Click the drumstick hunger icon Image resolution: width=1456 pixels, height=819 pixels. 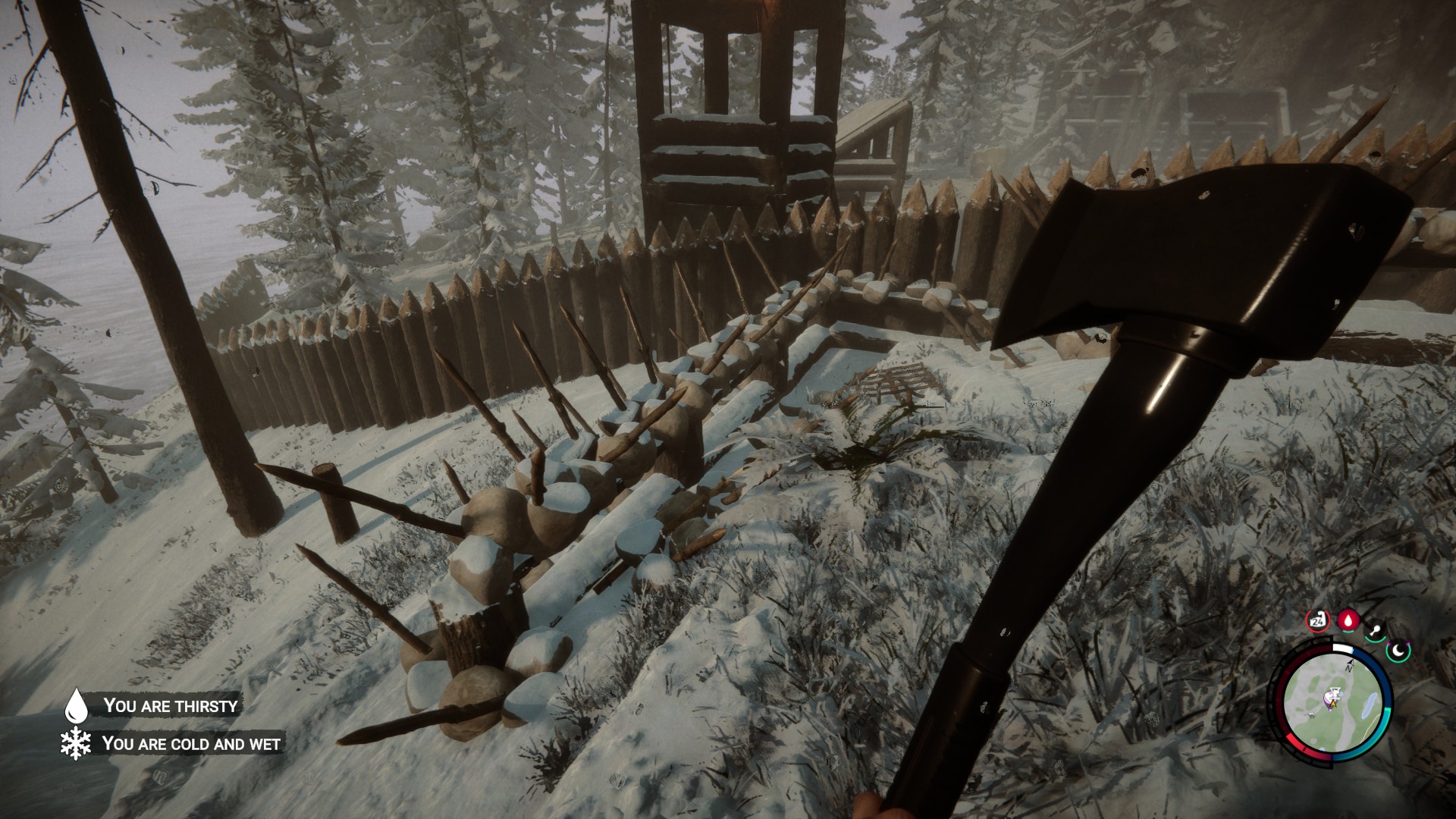[1374, 629]
